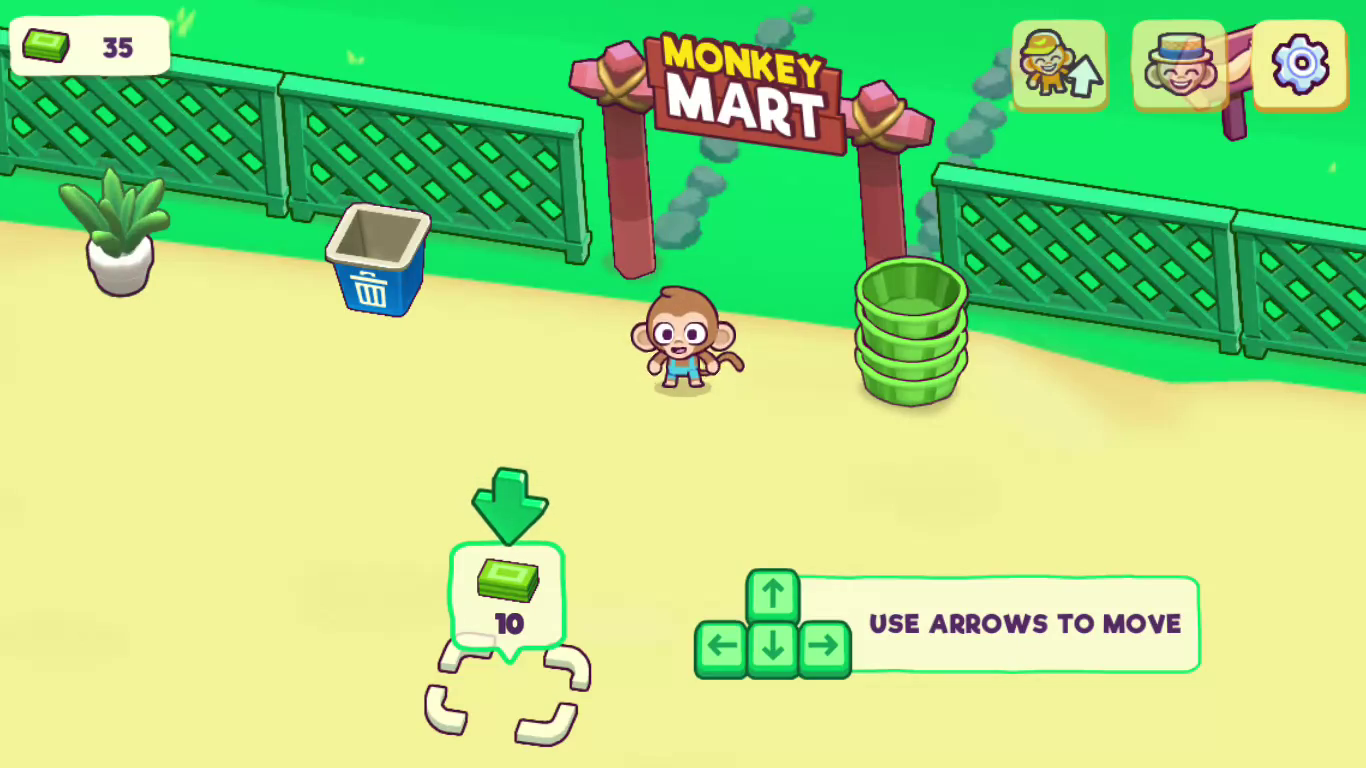Open the monkey upgrade panel
This screenshot has height=768, width=1366.
click(1060, 65)
